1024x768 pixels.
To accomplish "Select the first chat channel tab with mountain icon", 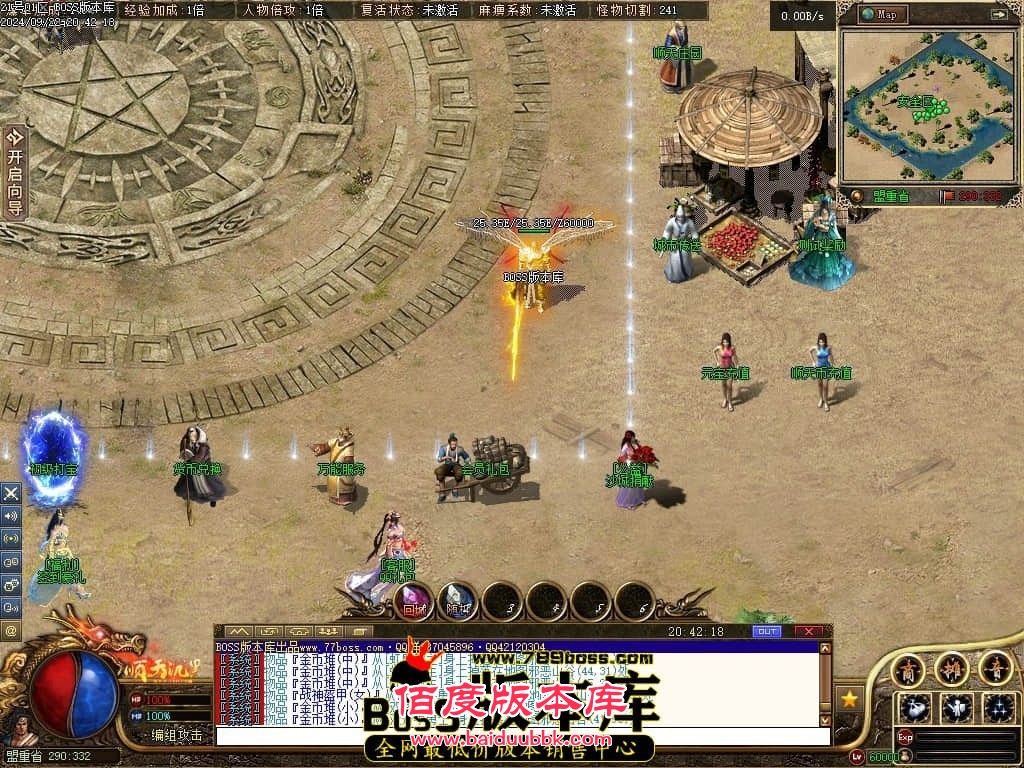I will [238, 632].
